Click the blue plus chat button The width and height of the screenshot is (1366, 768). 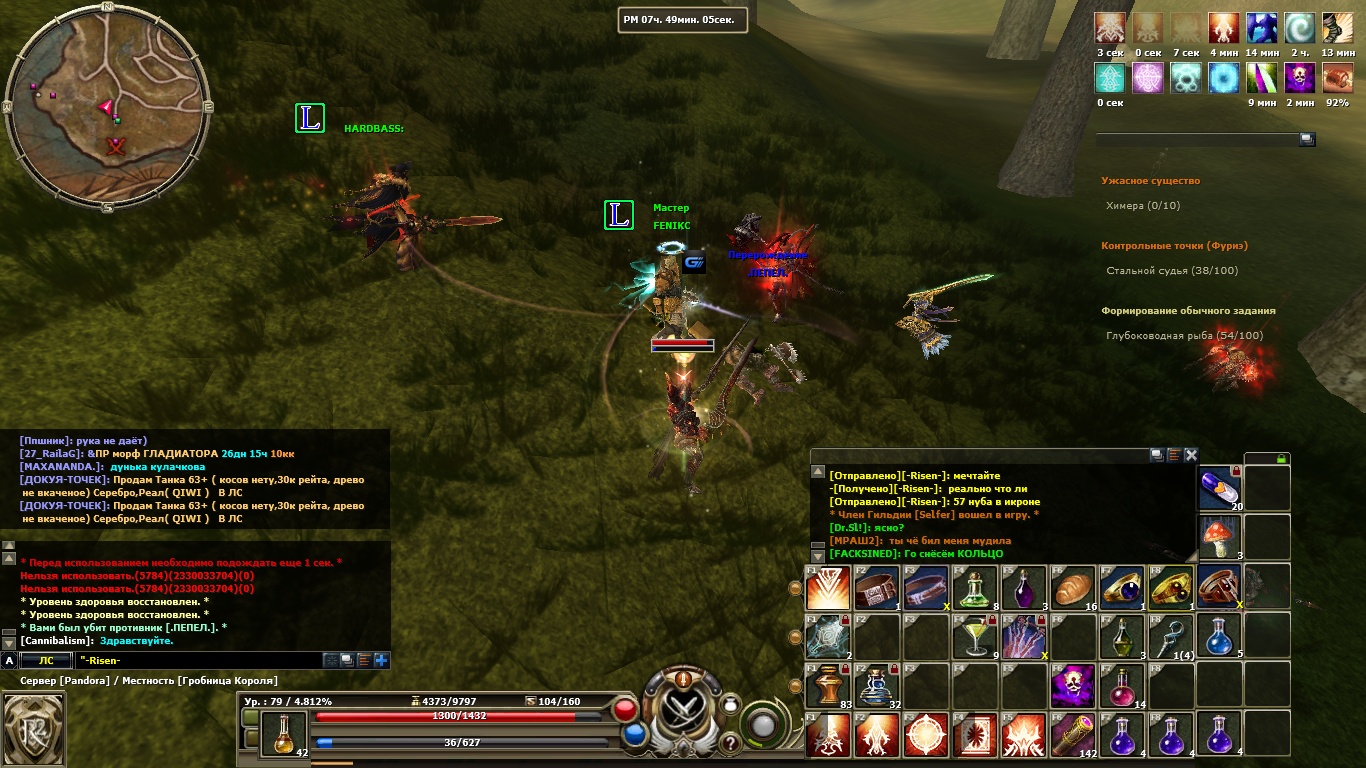coord(381,660)
